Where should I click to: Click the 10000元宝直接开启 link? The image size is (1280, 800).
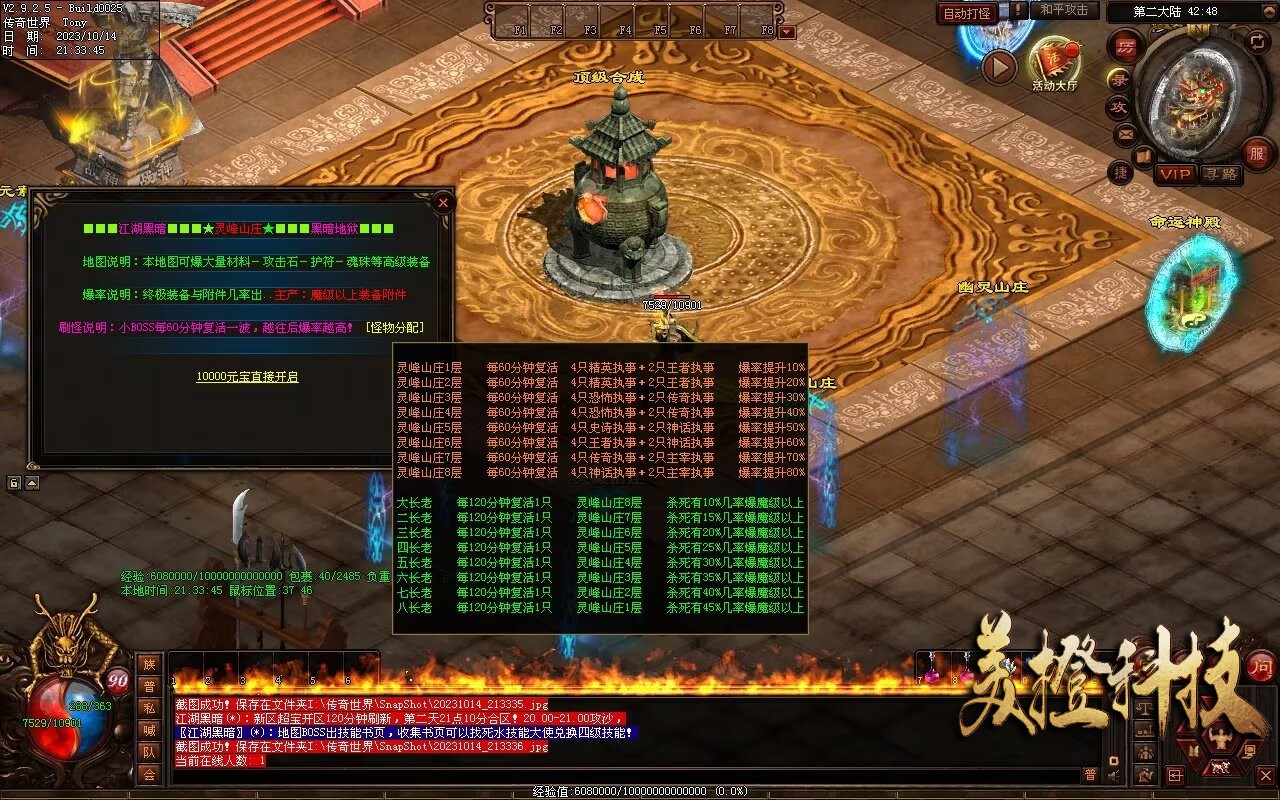click(x=247, y=377)
